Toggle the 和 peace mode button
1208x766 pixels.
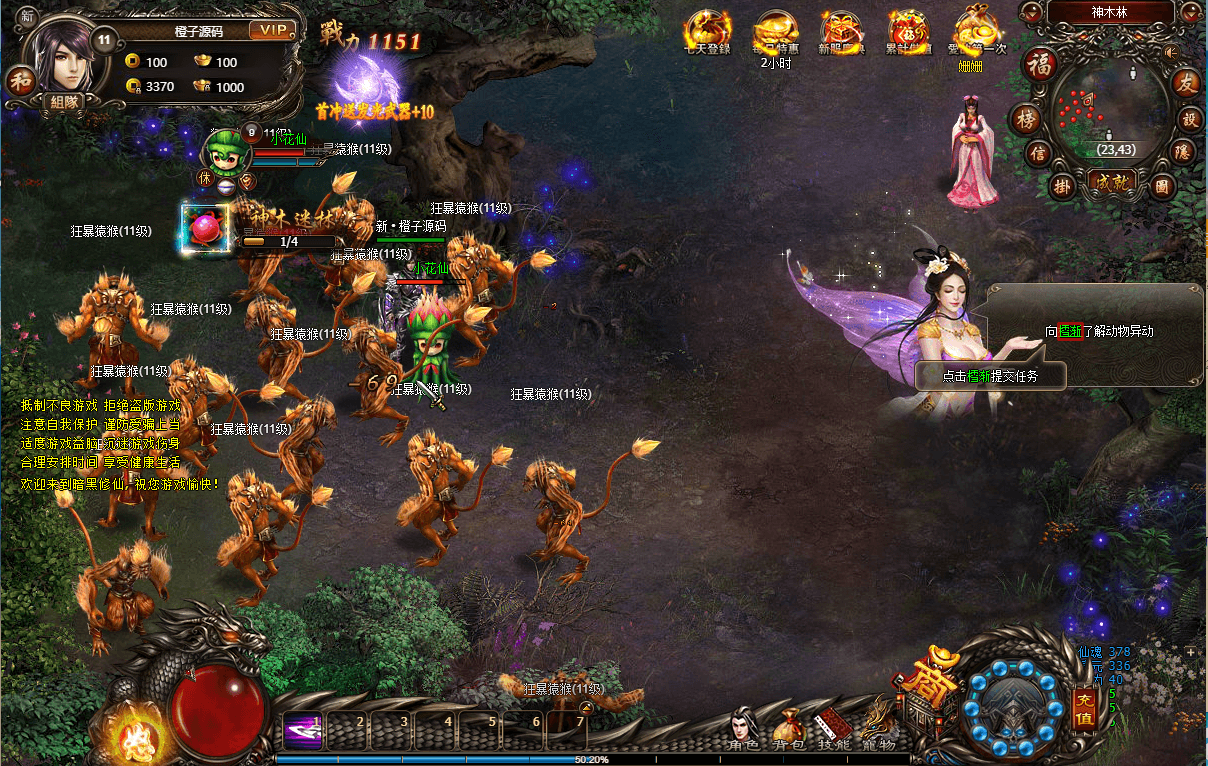(20, 80)
